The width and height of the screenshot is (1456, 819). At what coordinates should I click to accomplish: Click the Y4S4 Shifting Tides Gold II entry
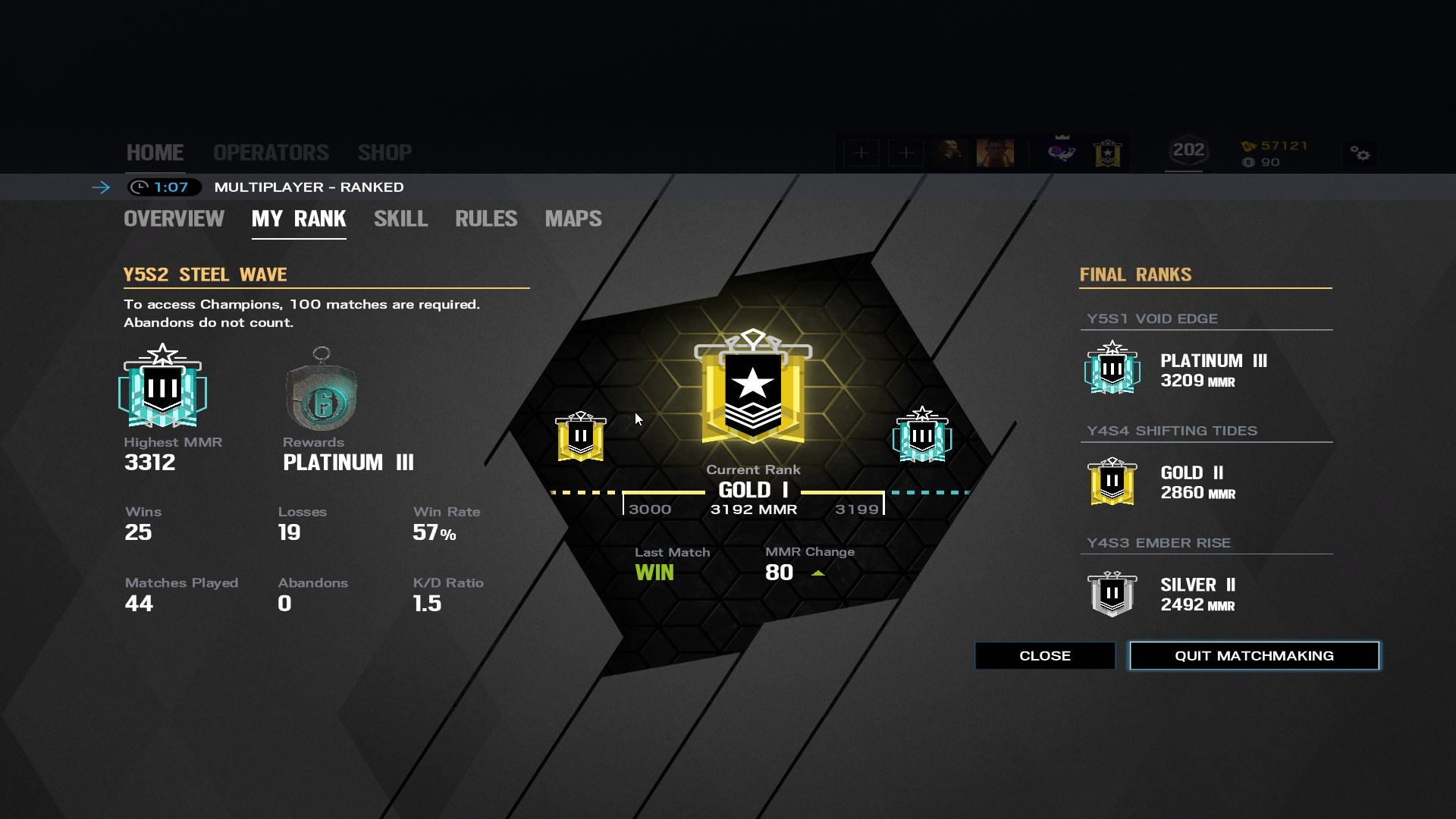[1175, 482]
